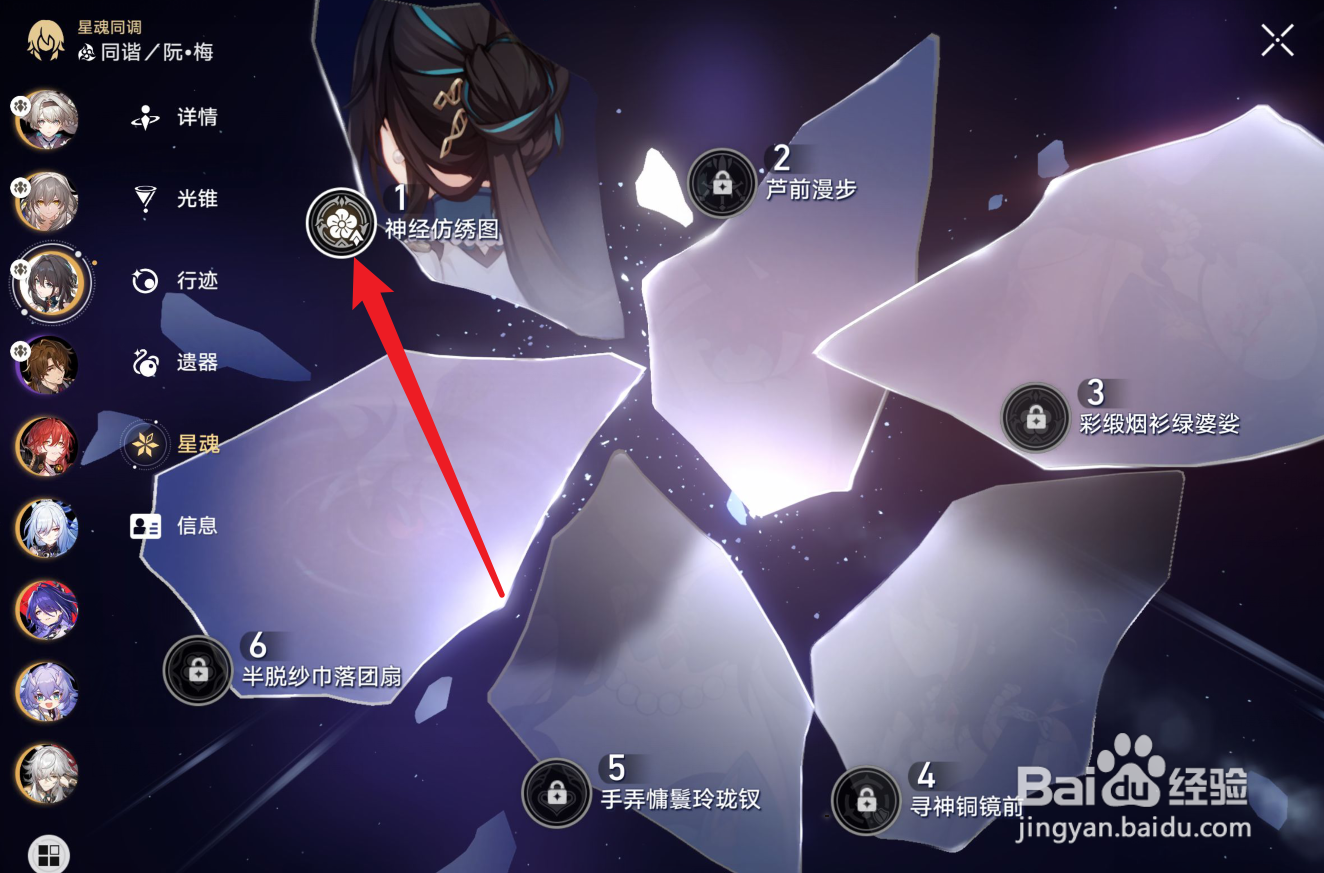Click the 详情 details icon
This screenshot has width=1324, height=873.
pyautogui.click(x=144, y=117)
